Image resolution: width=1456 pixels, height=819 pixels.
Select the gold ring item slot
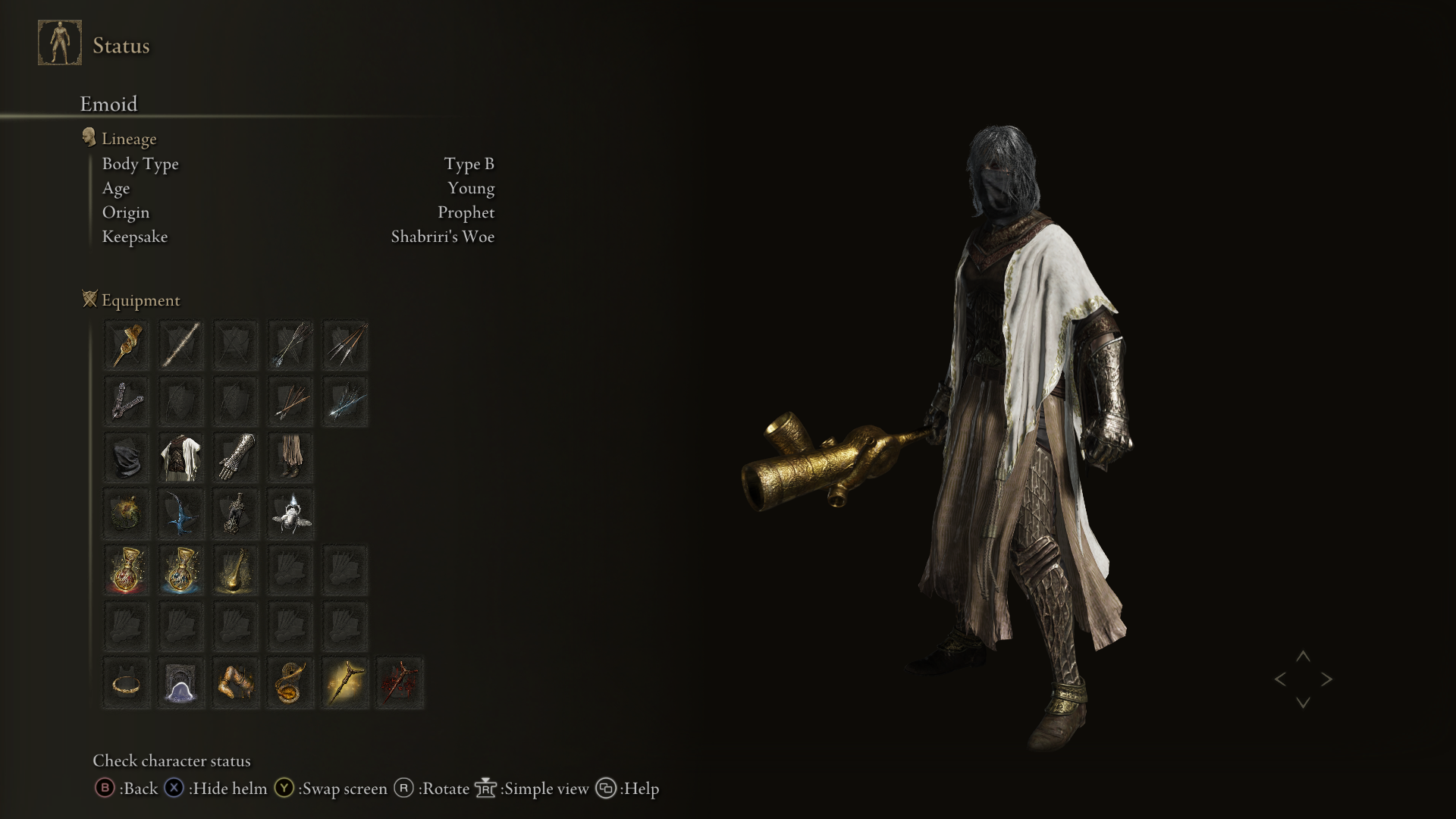point(126,682)
